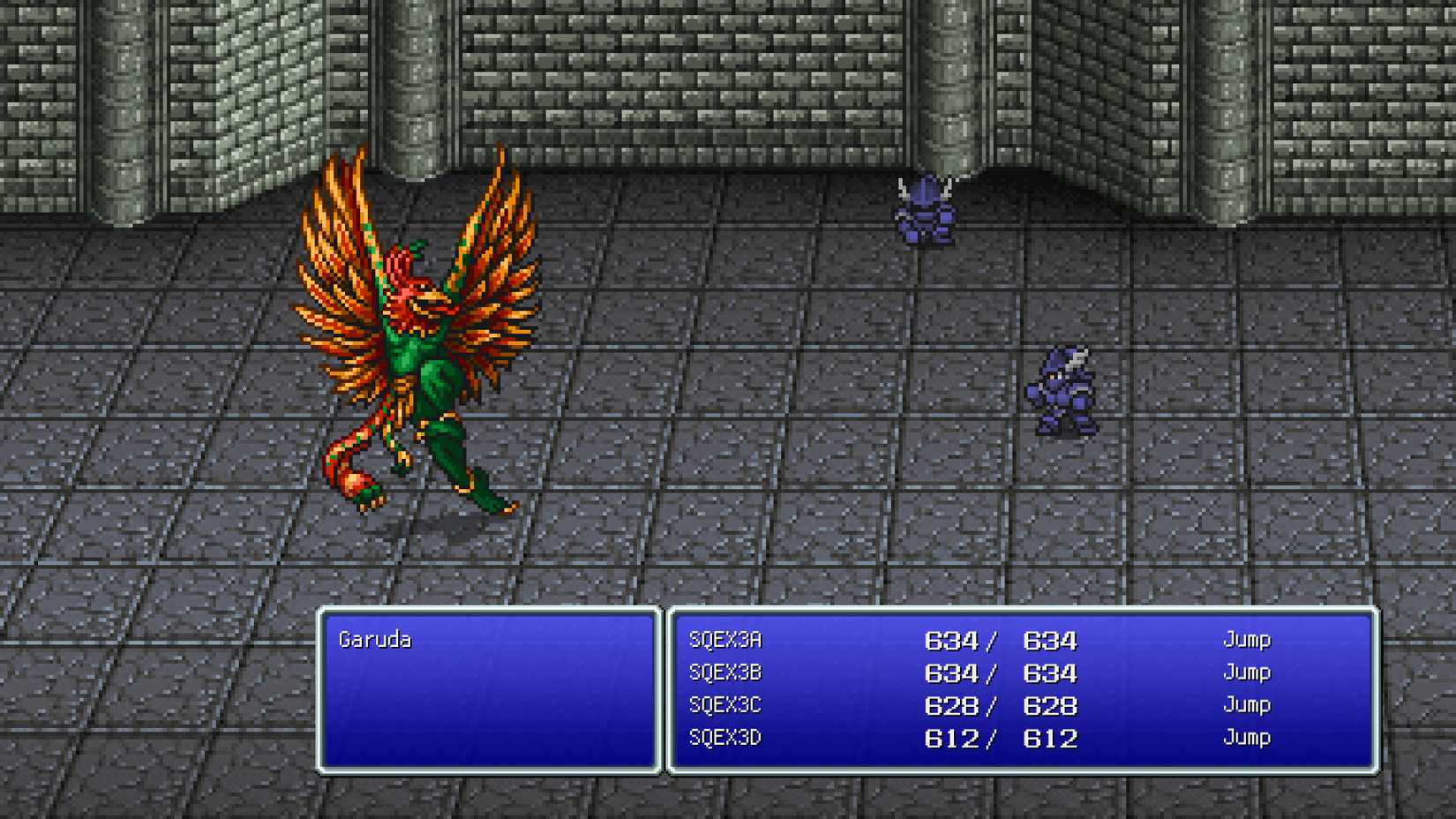Activate SQEX3B's Jump command

coord(1246,672)
